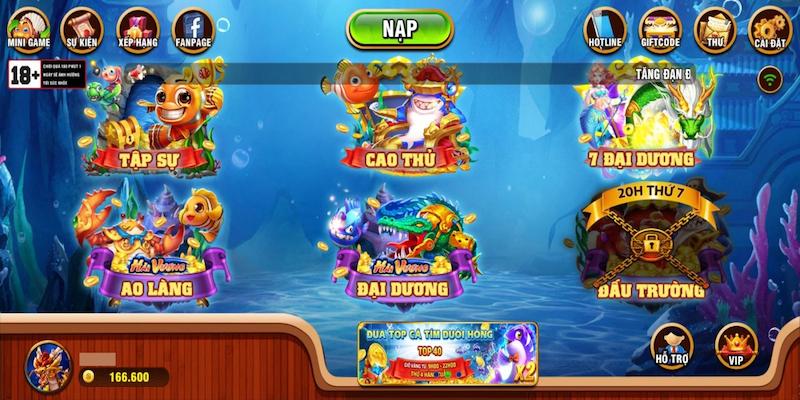Check the Thư mailbox
Screen dimensions: 800x400
(715, 28)
